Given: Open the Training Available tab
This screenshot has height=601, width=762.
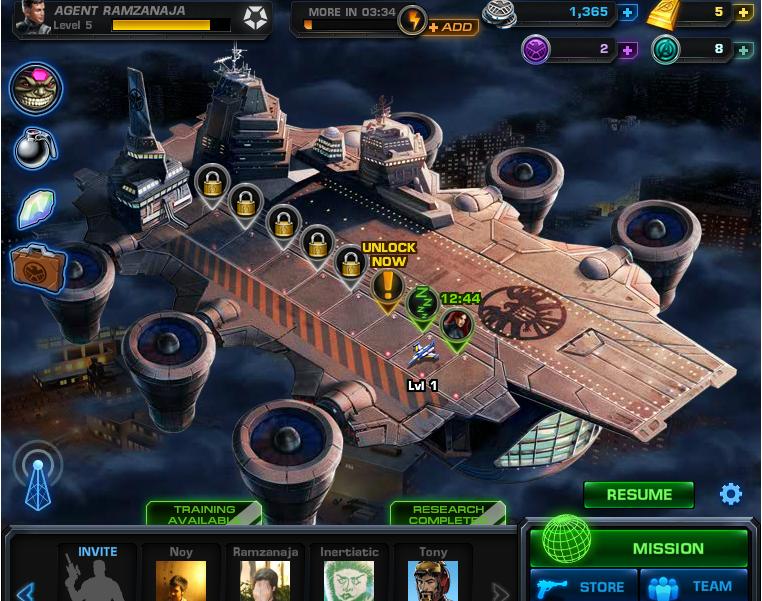Looking at the screenshot, I should pos(203,514).
